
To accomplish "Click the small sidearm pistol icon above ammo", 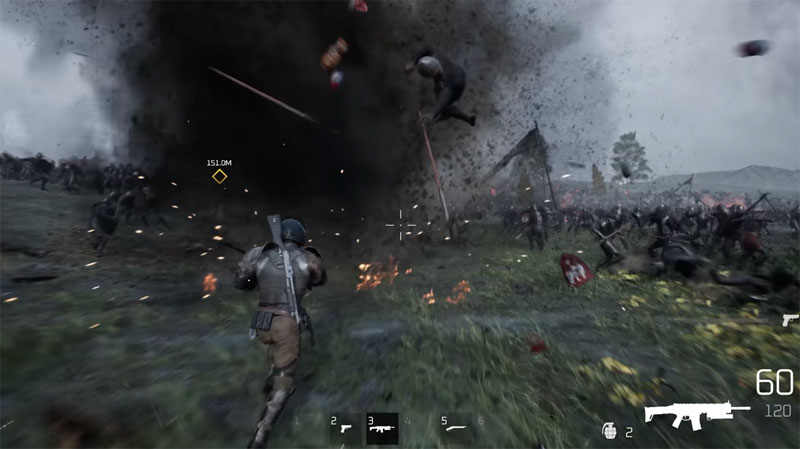I will click(790, 320).
